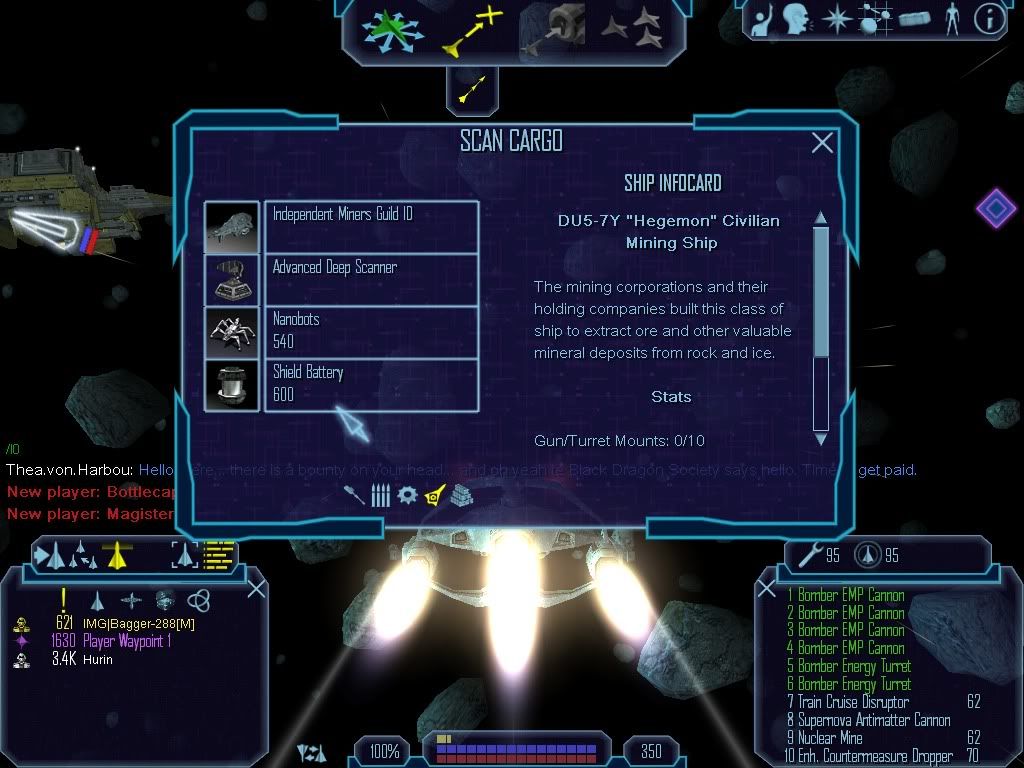1024x768 pixels.
Task: Open the chat with the speaking head icon
Action: click(795, 19)
